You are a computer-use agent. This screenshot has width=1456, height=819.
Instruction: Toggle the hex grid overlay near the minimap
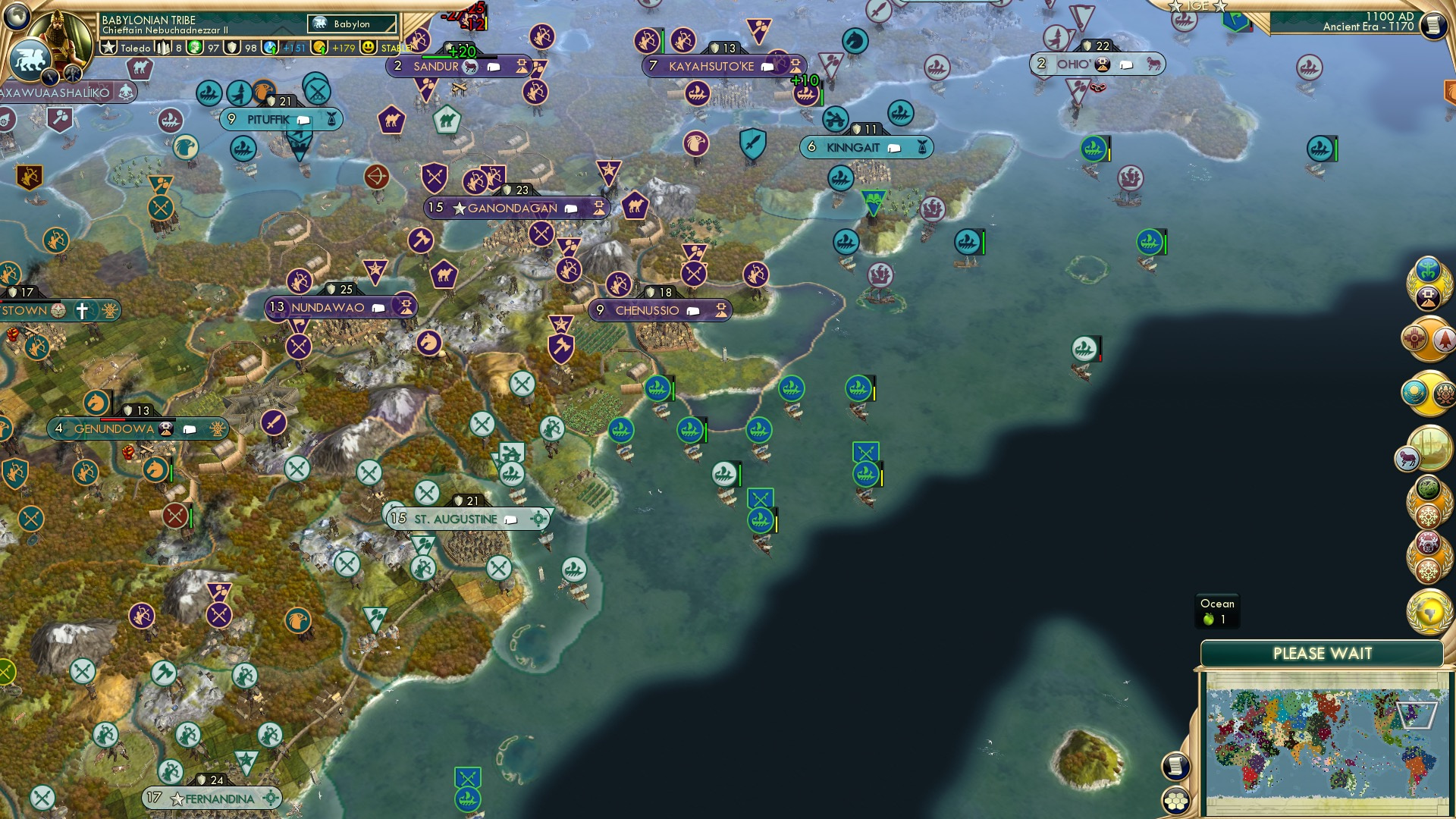point(1175,802)
